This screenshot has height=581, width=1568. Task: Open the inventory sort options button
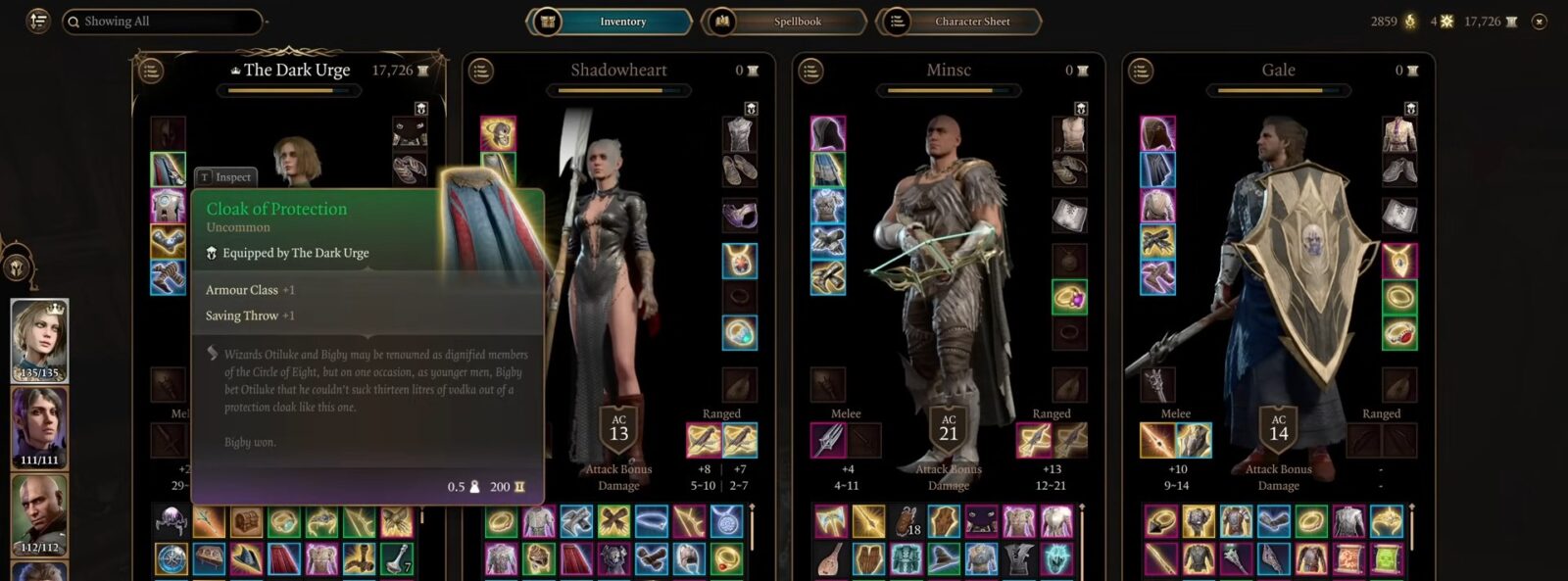click(38, 21)
